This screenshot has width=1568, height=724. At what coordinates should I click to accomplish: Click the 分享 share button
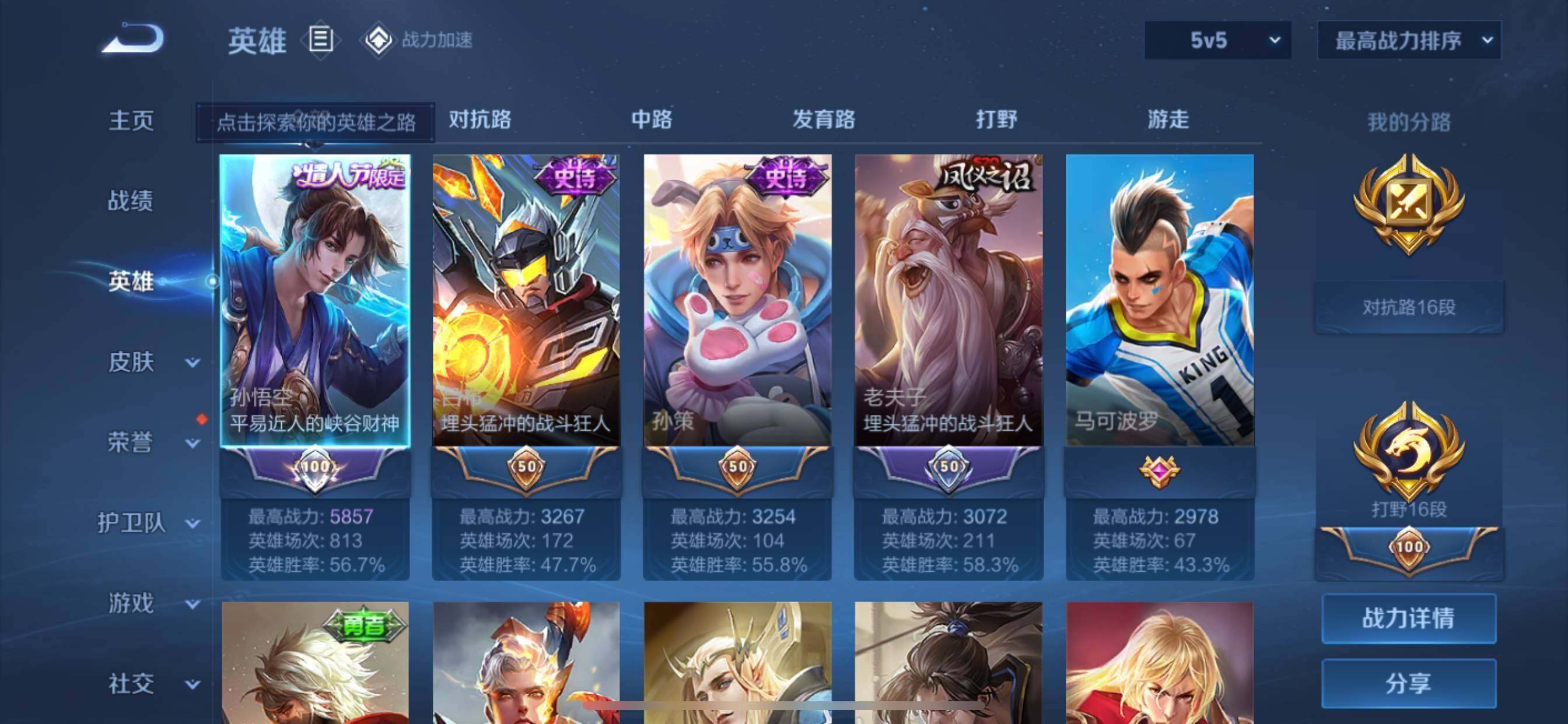[1409, 684]
